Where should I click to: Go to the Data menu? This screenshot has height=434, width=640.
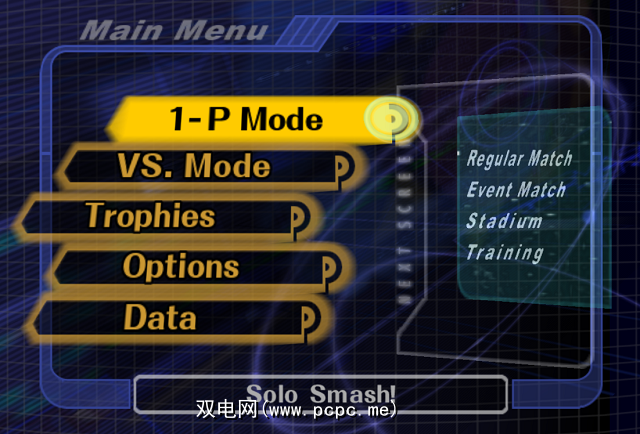[160, 318]
